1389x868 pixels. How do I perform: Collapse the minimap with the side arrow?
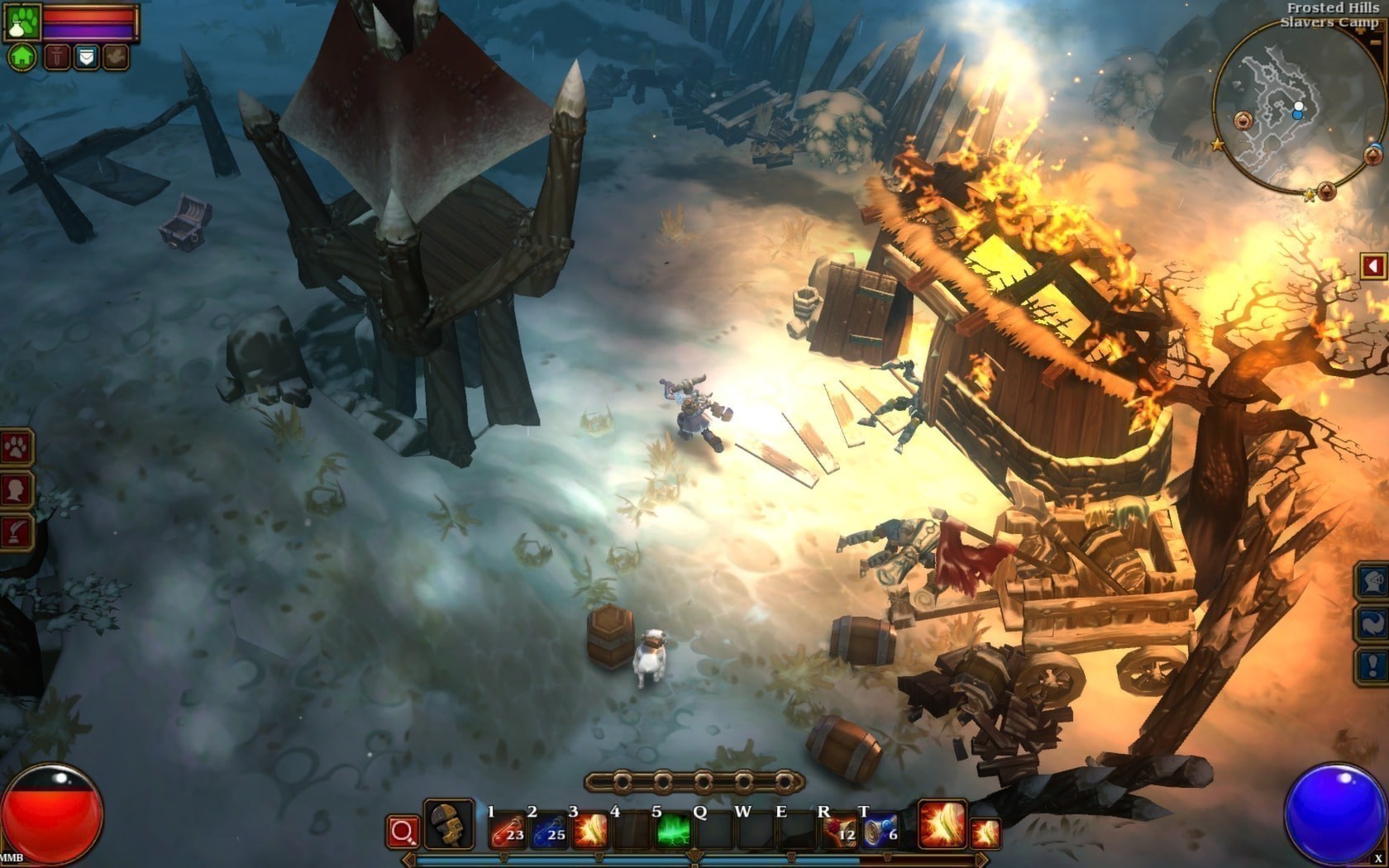pos(1373,265)
